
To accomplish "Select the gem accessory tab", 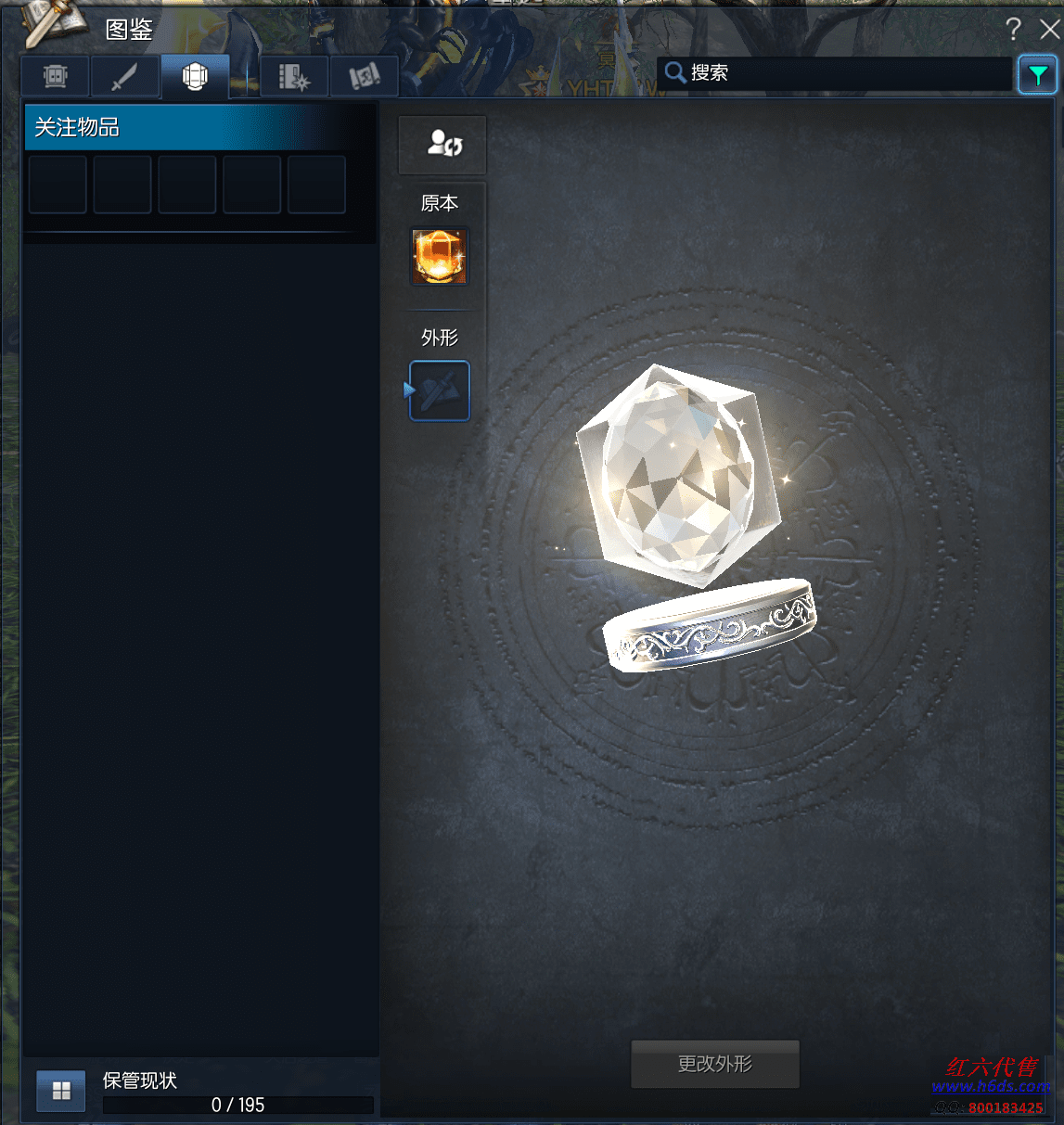I will point(195,77).
